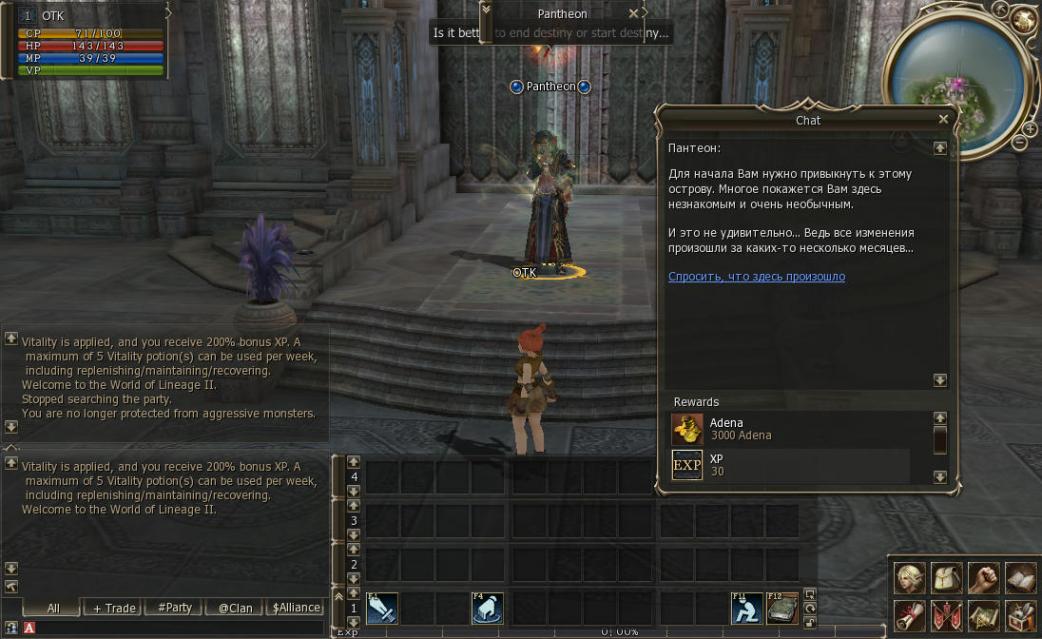Toggle the F11 sit/stand action

point(745,609)
